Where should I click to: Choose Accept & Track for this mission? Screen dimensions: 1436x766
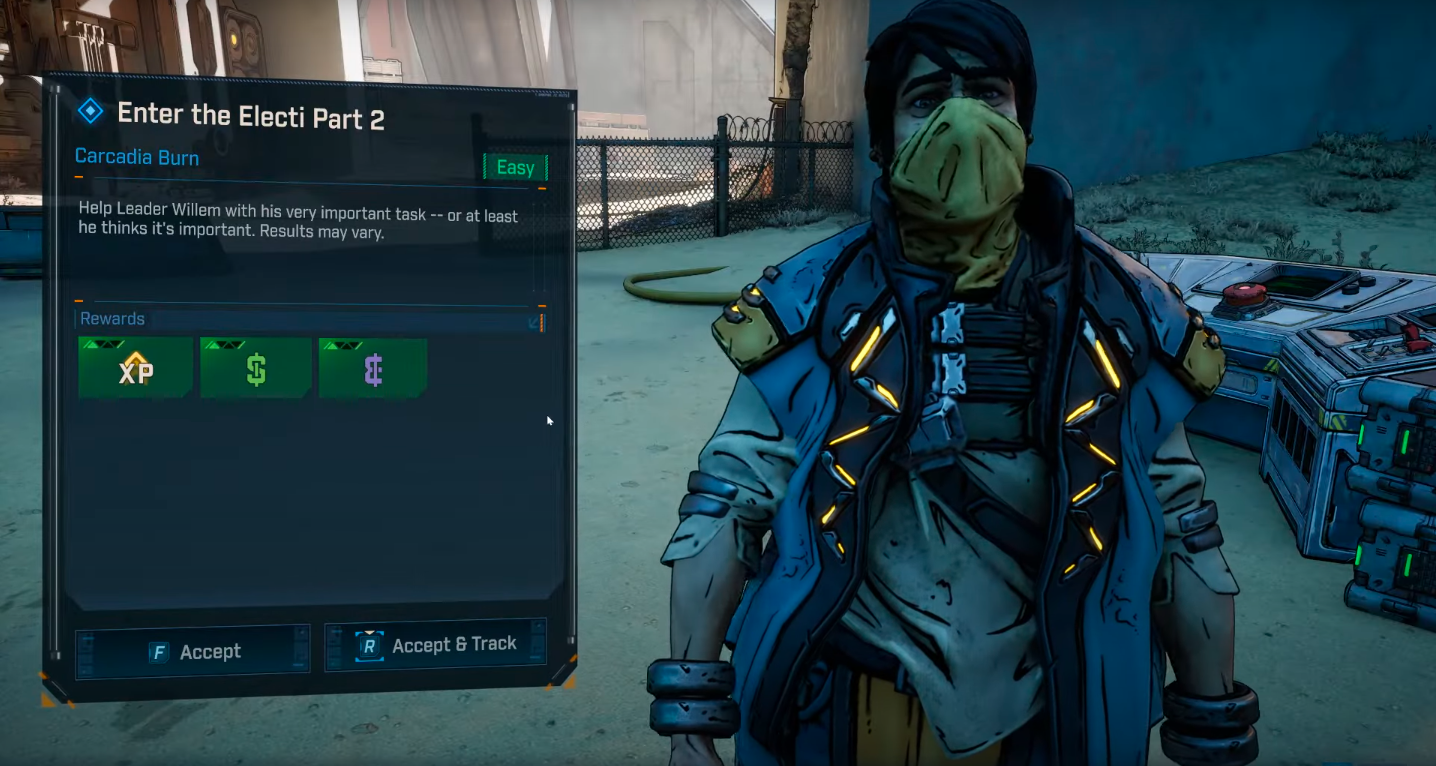point(436,646)
